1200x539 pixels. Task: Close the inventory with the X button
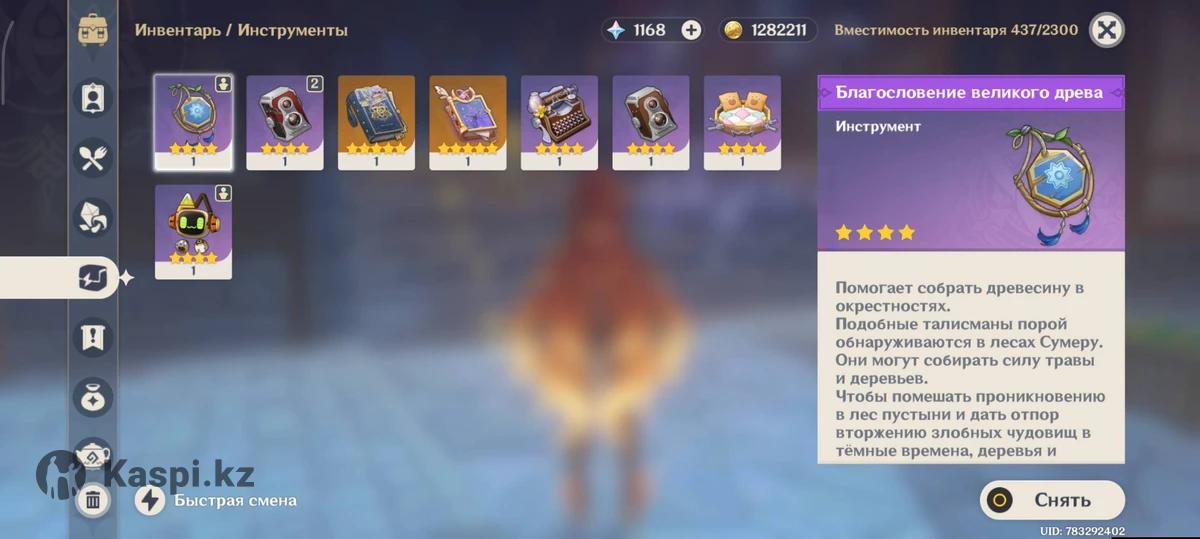pyautogui.click(x=1106, y=30)
